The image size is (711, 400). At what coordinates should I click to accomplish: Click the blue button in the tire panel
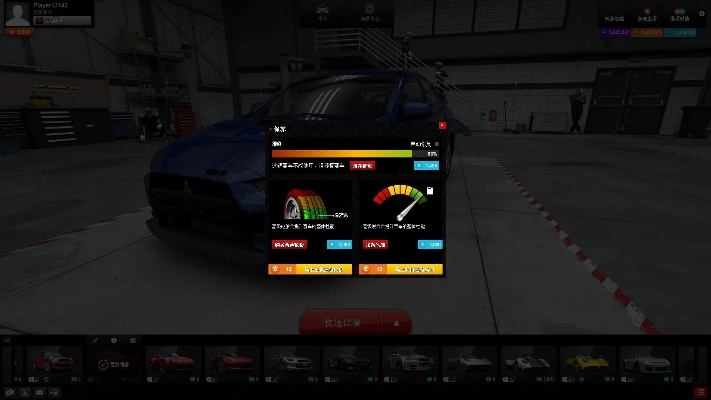pos(339,243)
